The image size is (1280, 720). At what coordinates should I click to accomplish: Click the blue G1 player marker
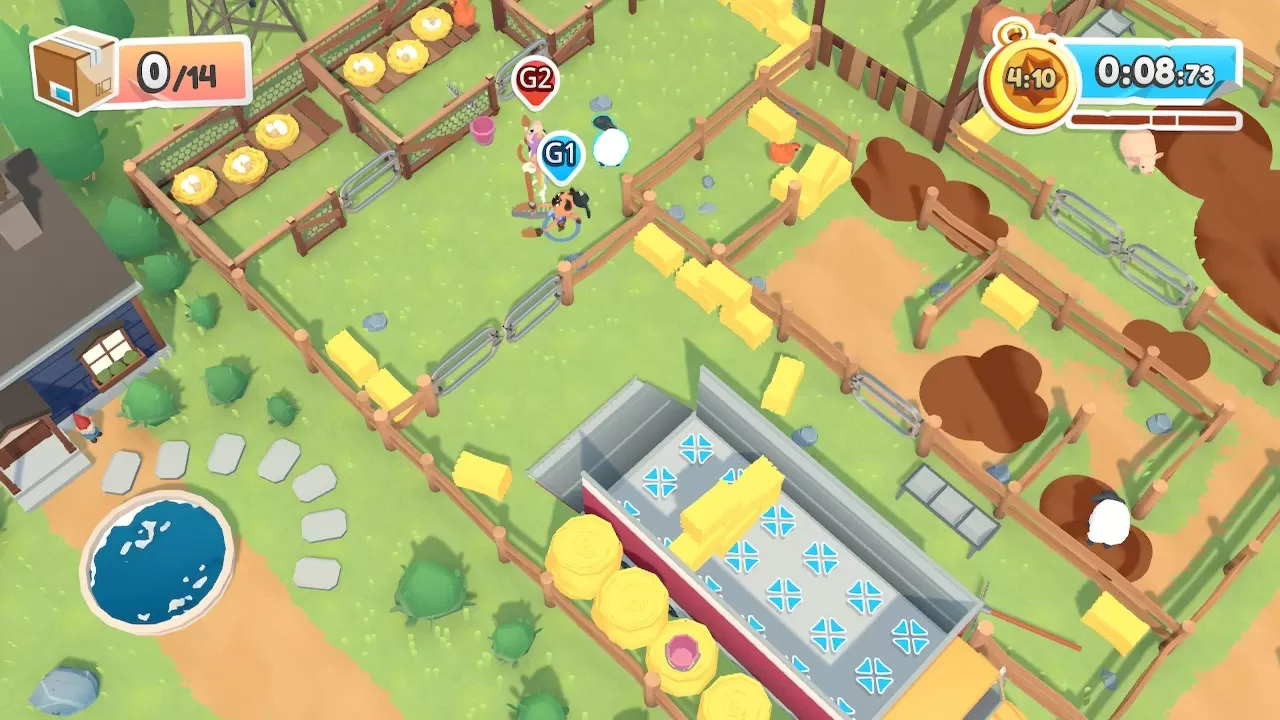pos(560,156)
